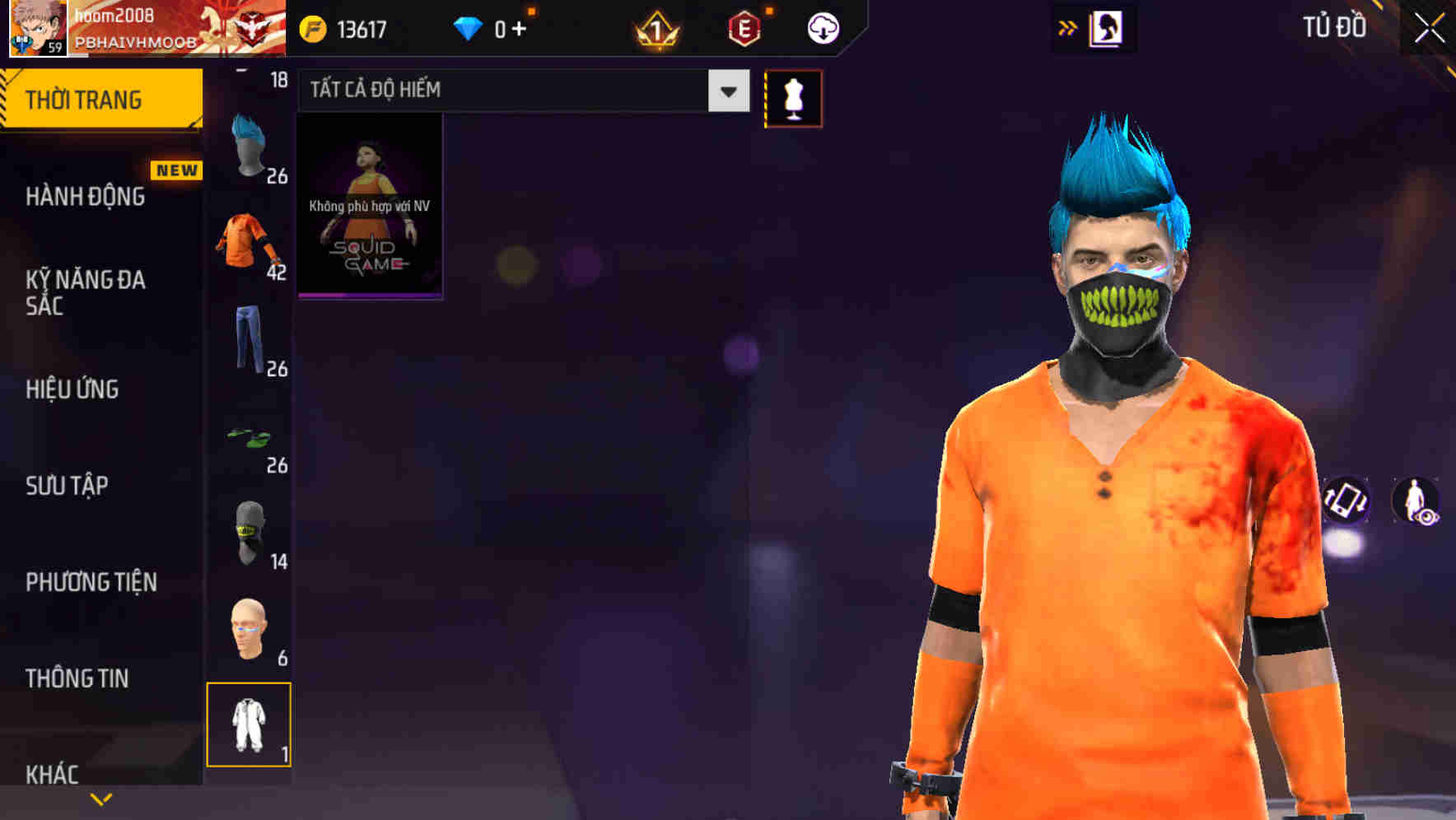Select the Squid Game outfit card
1456x820 pixels.
tap(370, 206)
